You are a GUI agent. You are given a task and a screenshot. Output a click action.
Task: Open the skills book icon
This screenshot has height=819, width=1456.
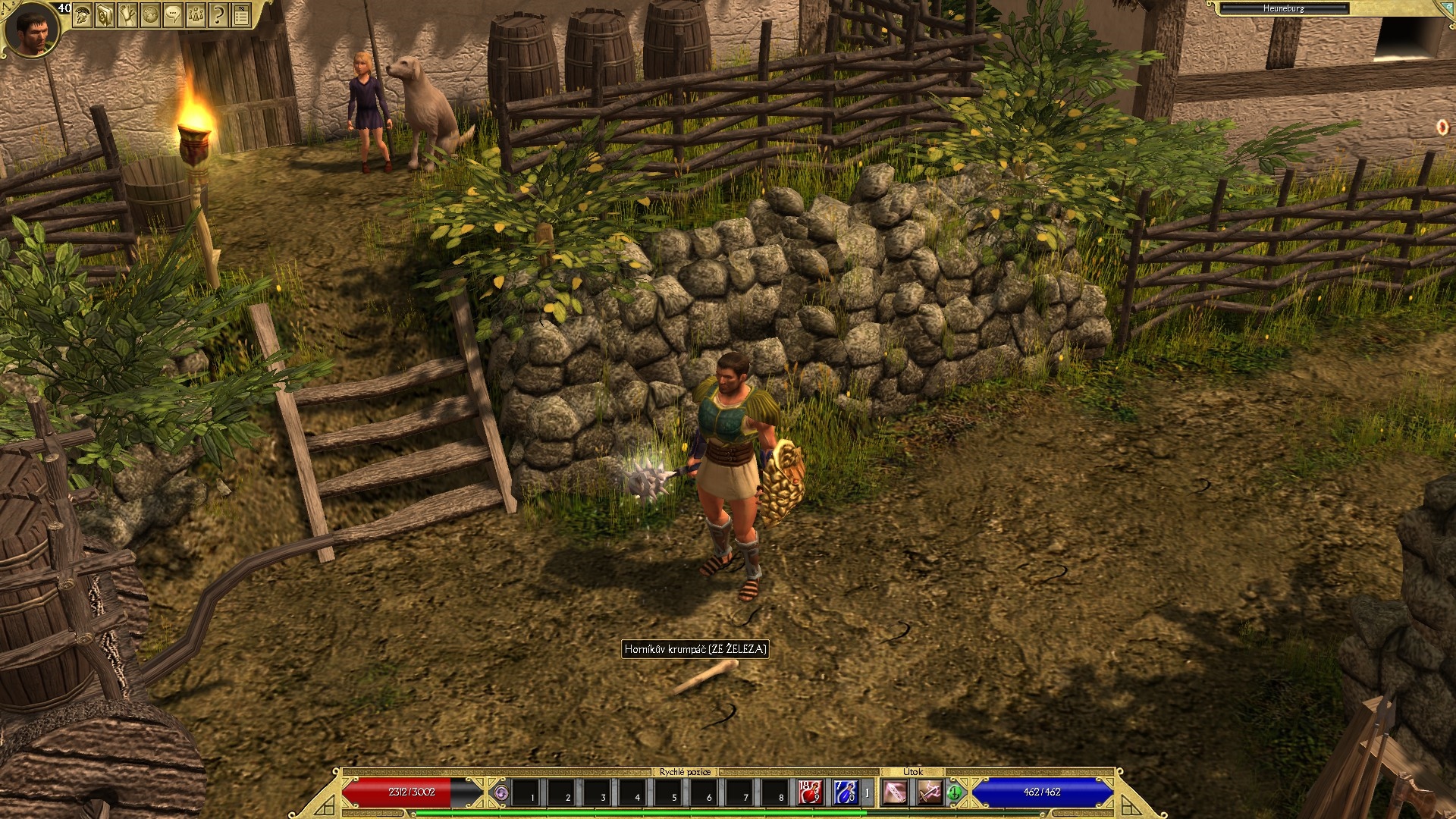point(105,14)
